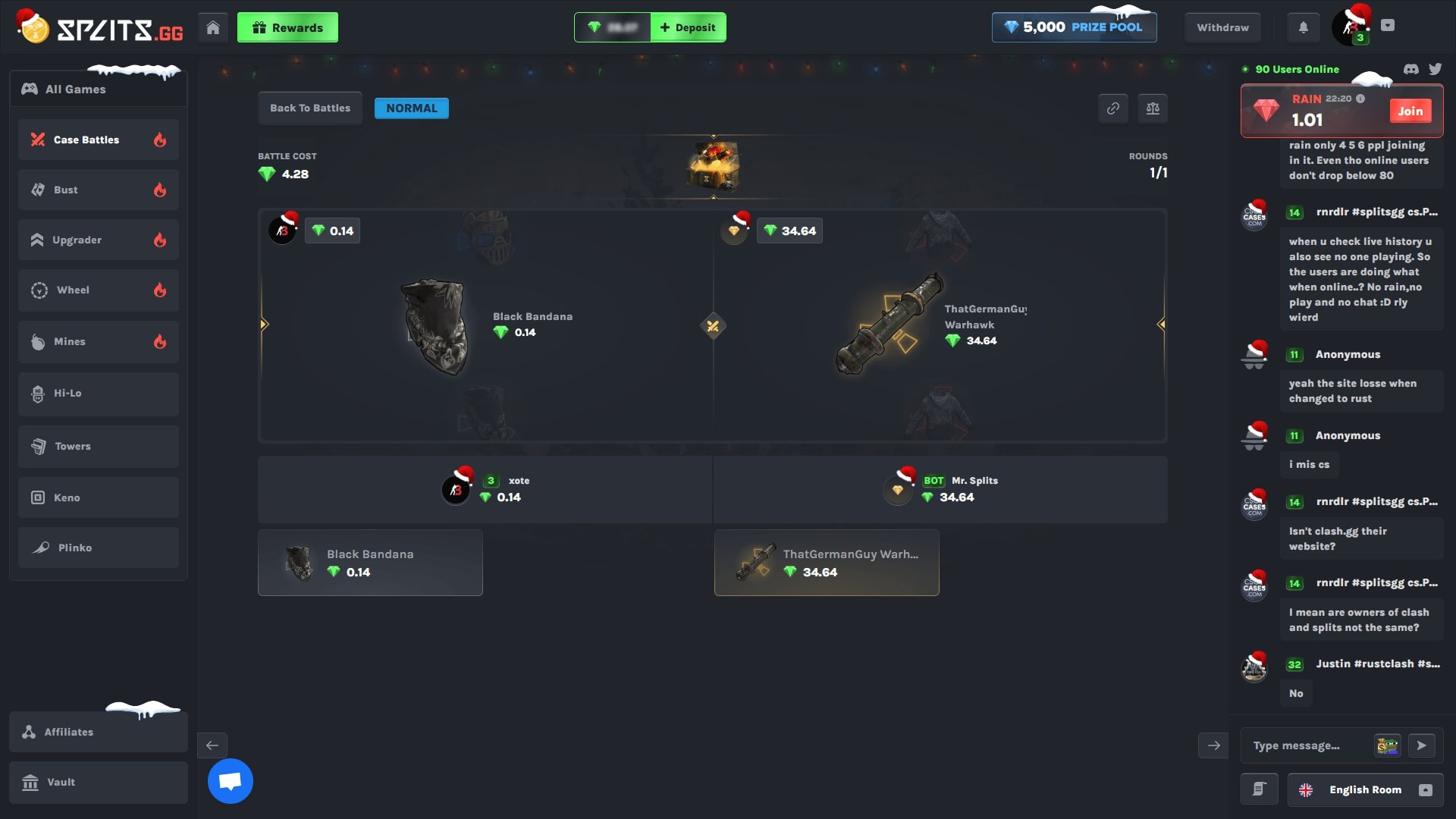Open the Vault
The width and height of the screenshot is (1456, 819).
[x=60, y=782]
